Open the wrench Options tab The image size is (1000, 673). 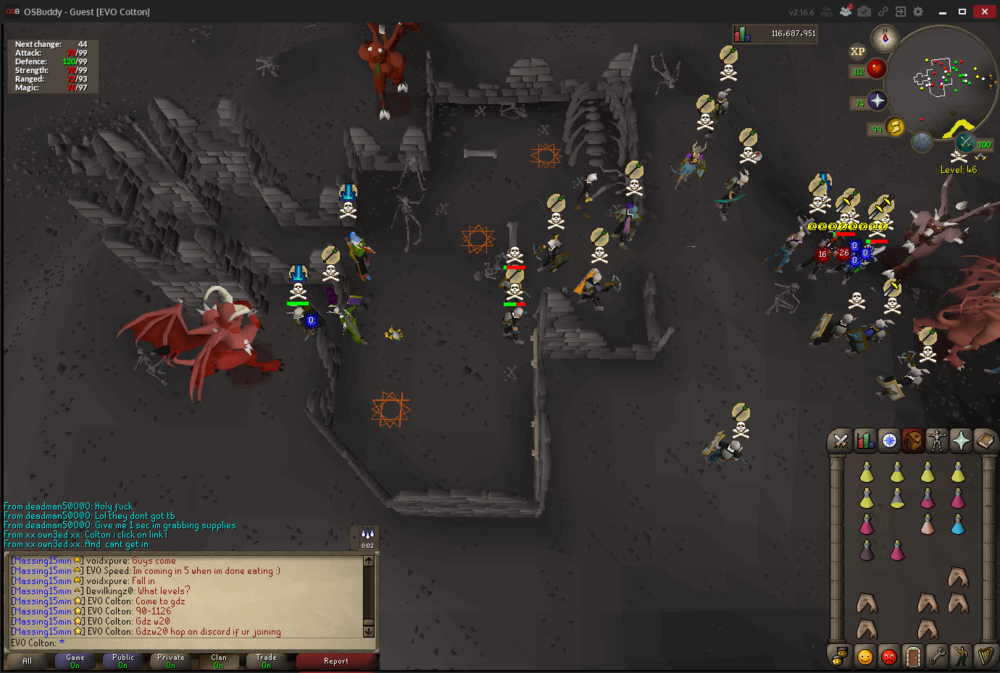937,657
